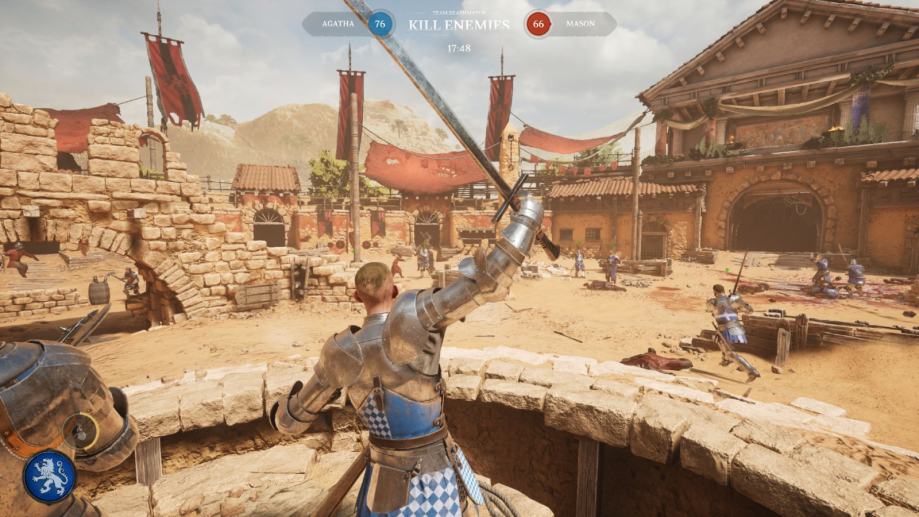Click the Agatha team banner
The height and width of the screenshot is (517, 919).
344,24
